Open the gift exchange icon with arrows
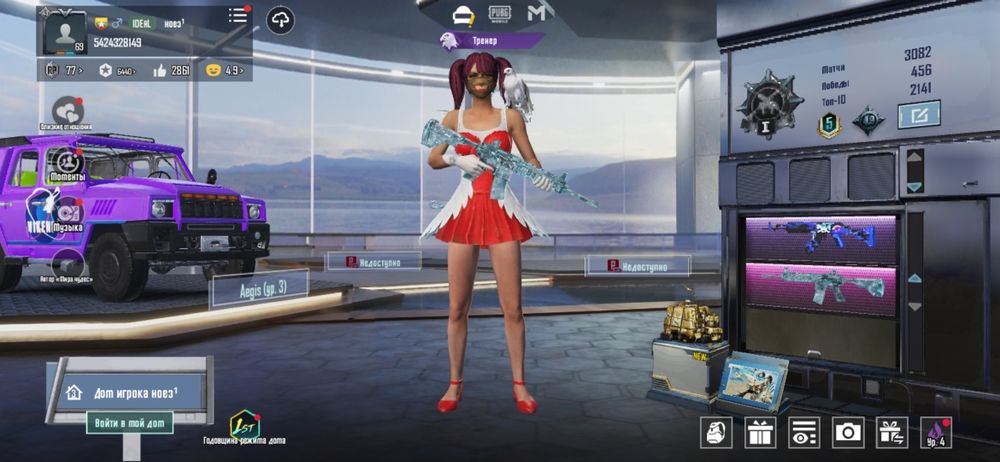 (891, 432)
